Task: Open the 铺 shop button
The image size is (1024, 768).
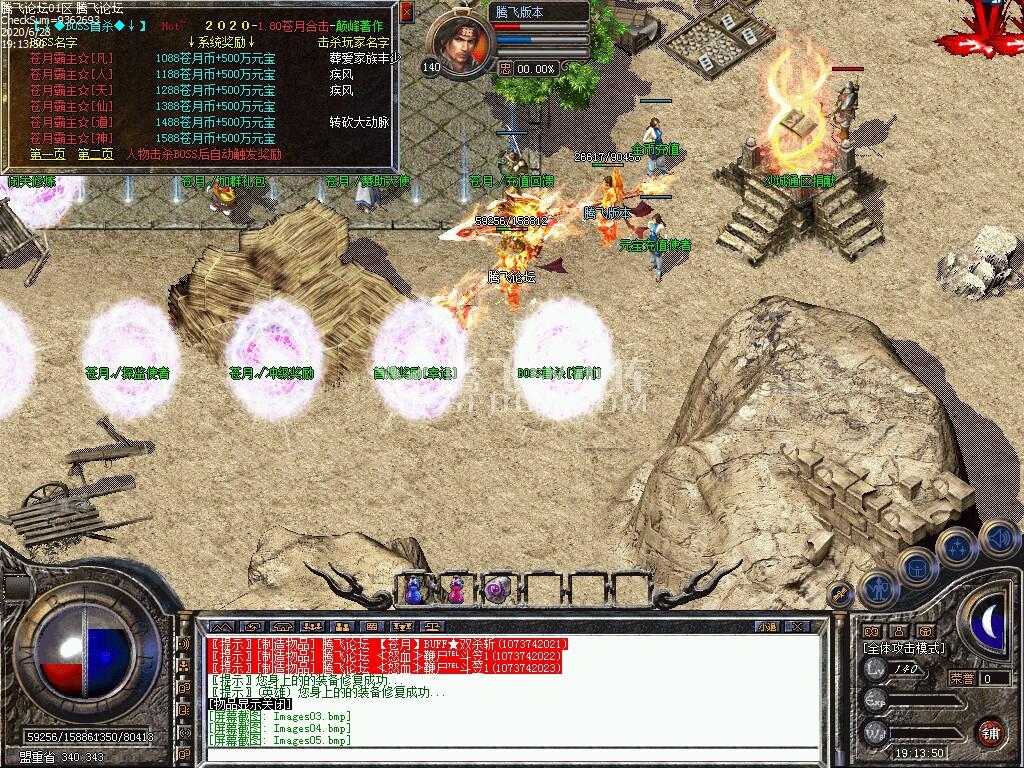Action: (x=990, y=732)
